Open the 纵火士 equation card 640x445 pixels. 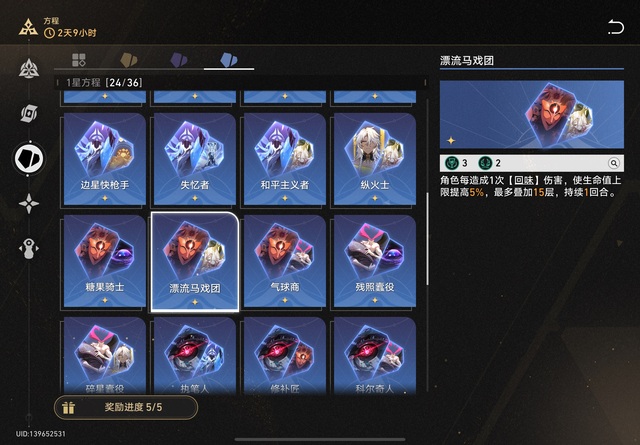pyautogui.click(x=372, y=158)
